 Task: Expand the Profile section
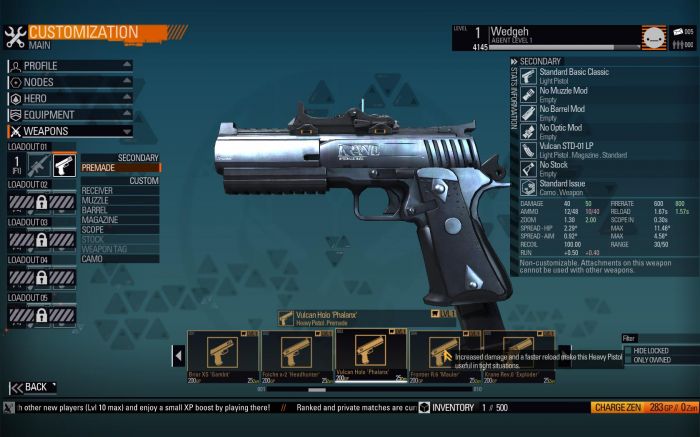[70, 66]
